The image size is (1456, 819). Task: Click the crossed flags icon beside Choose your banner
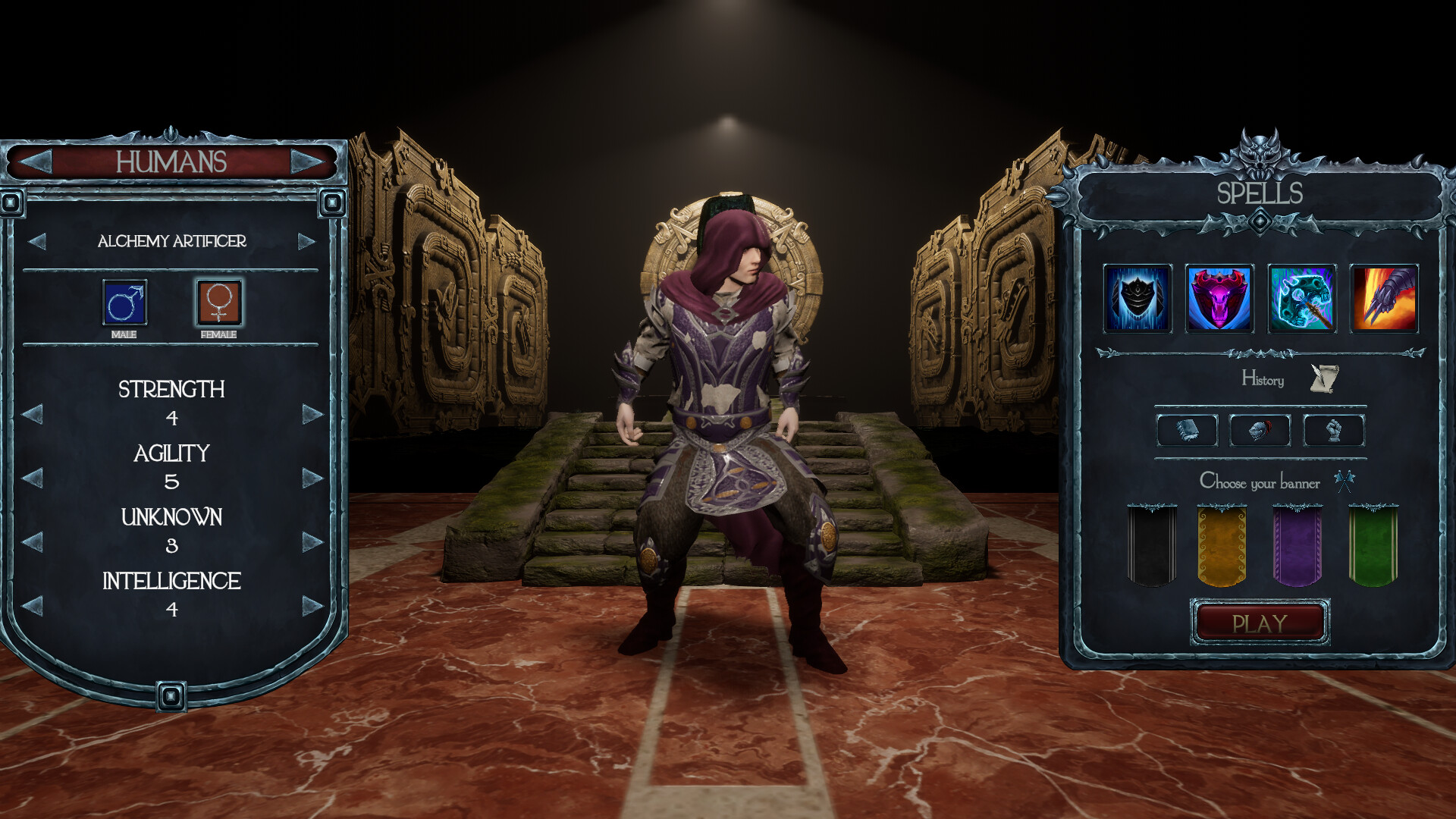tap(1346, 480)
